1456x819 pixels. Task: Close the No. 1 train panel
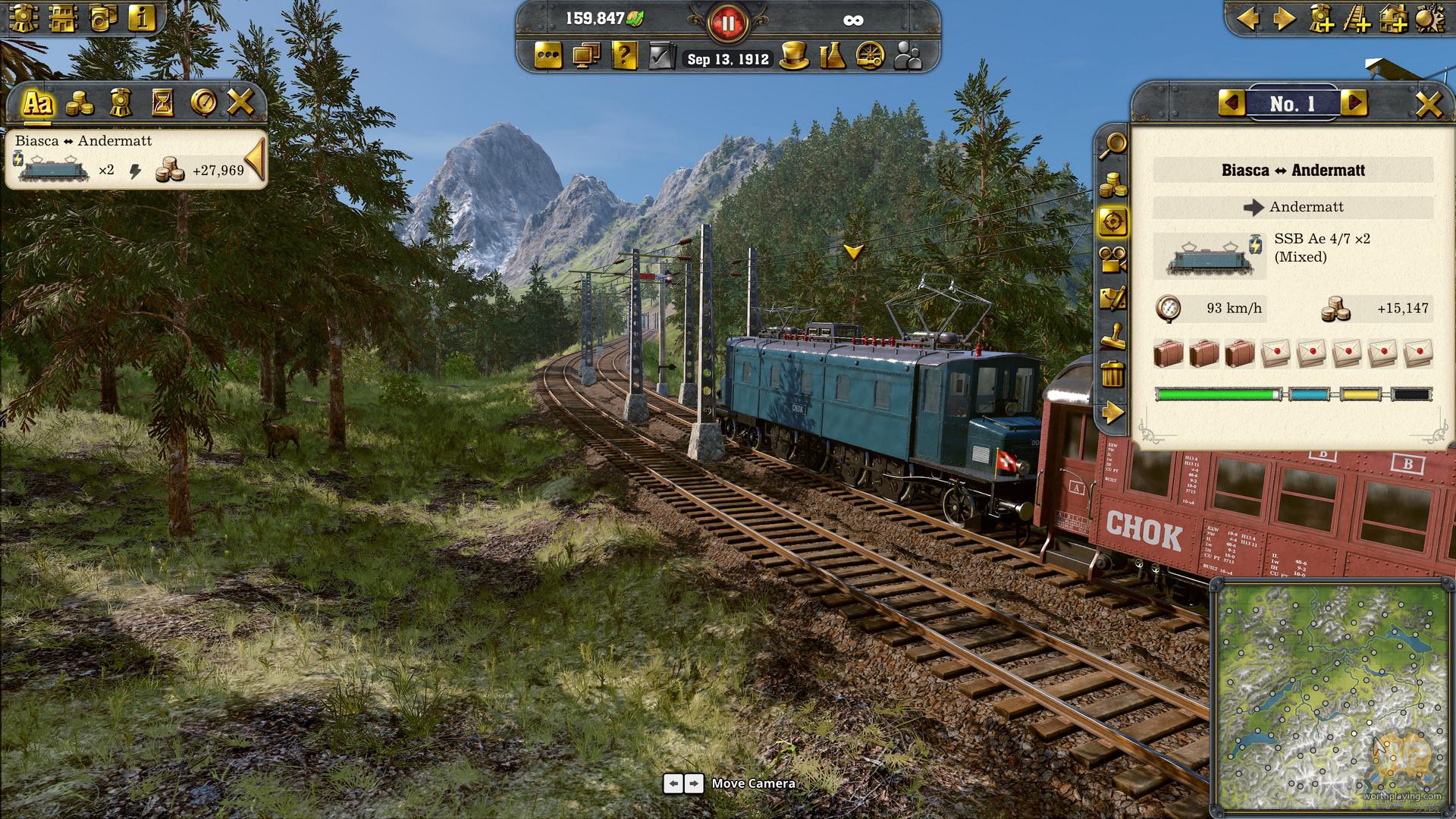(1429, 104)
